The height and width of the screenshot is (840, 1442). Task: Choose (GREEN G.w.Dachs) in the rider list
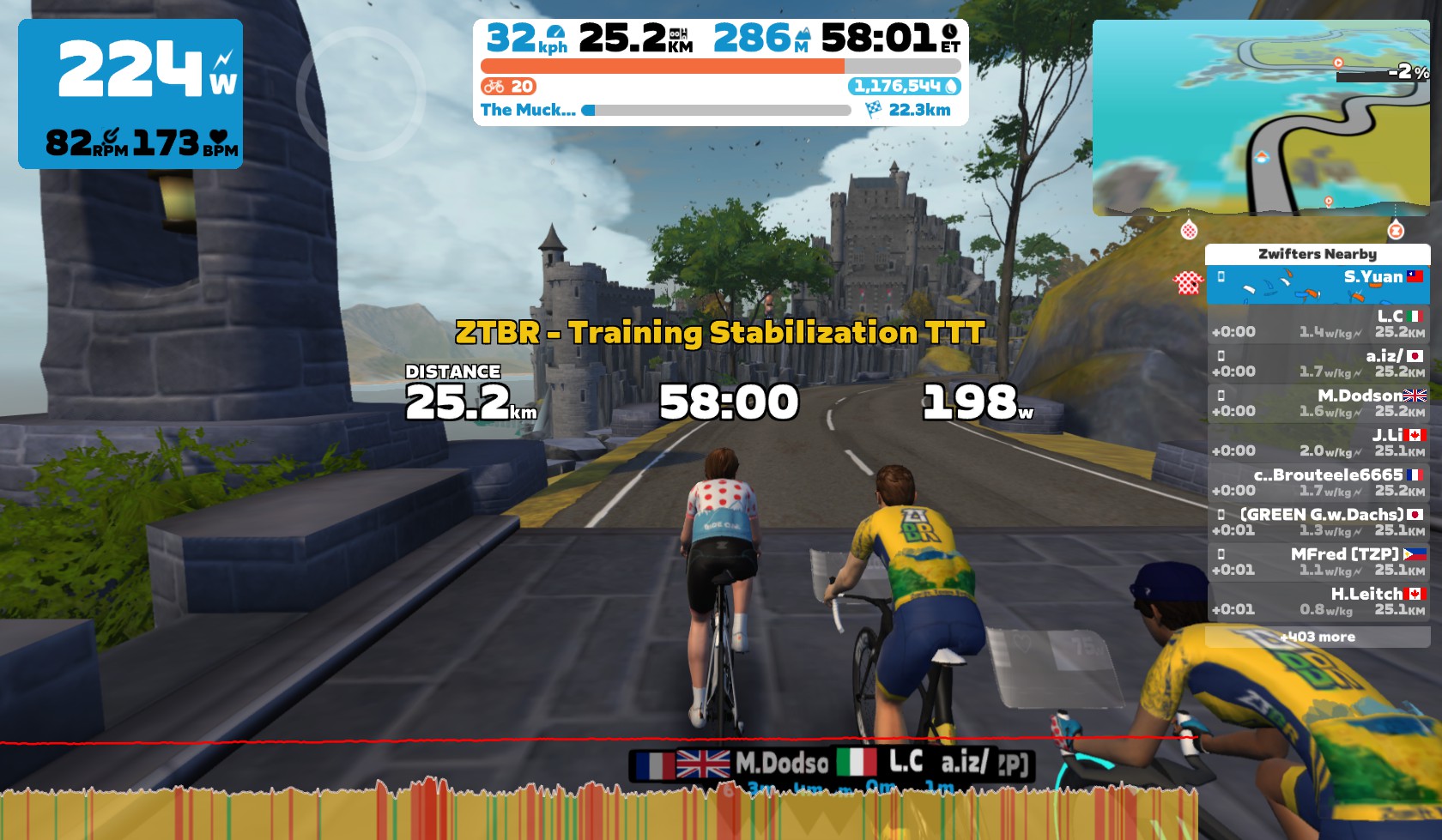tap(1318, 522)
